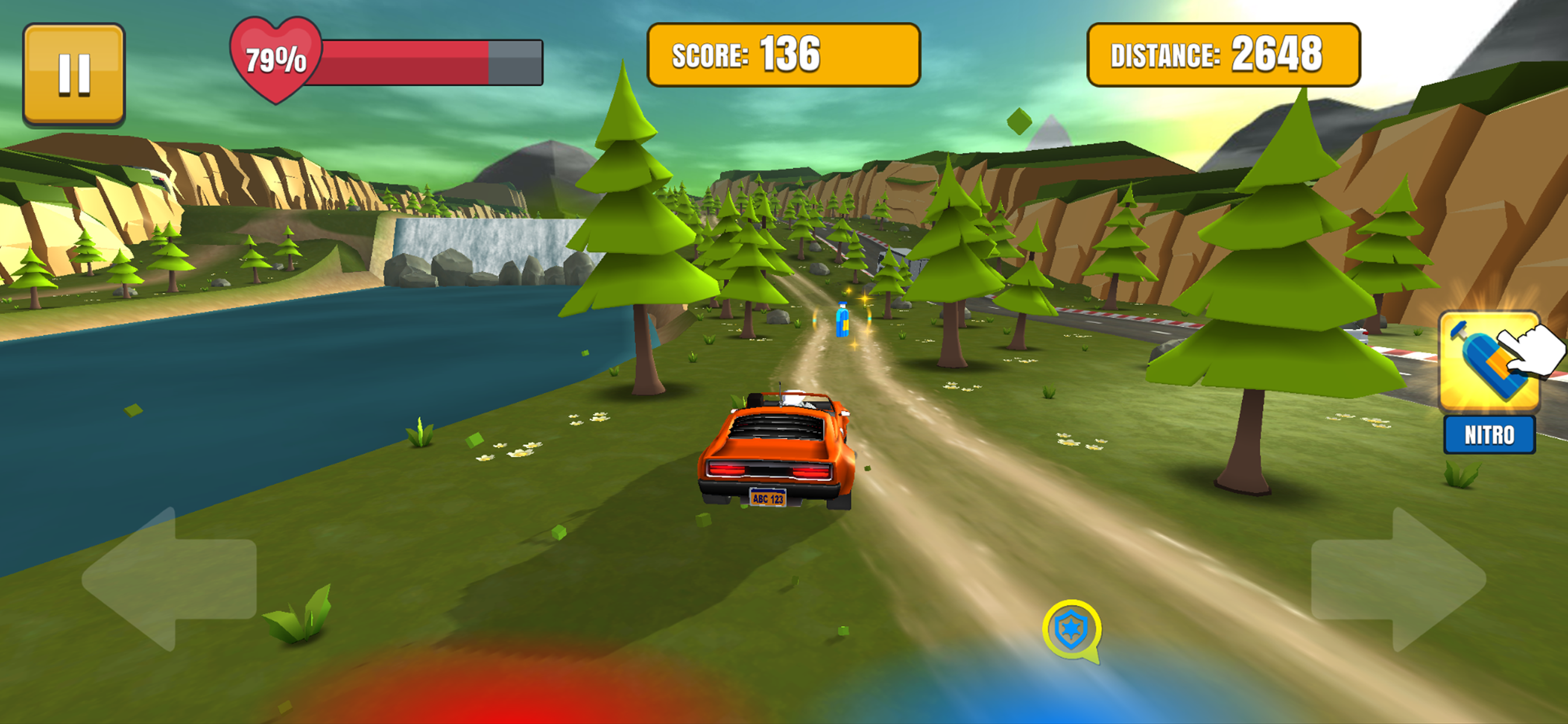Viewport: 1568px width, 724px height.
Task: Steer right with the right arrow
Action: coord(1399,579)
